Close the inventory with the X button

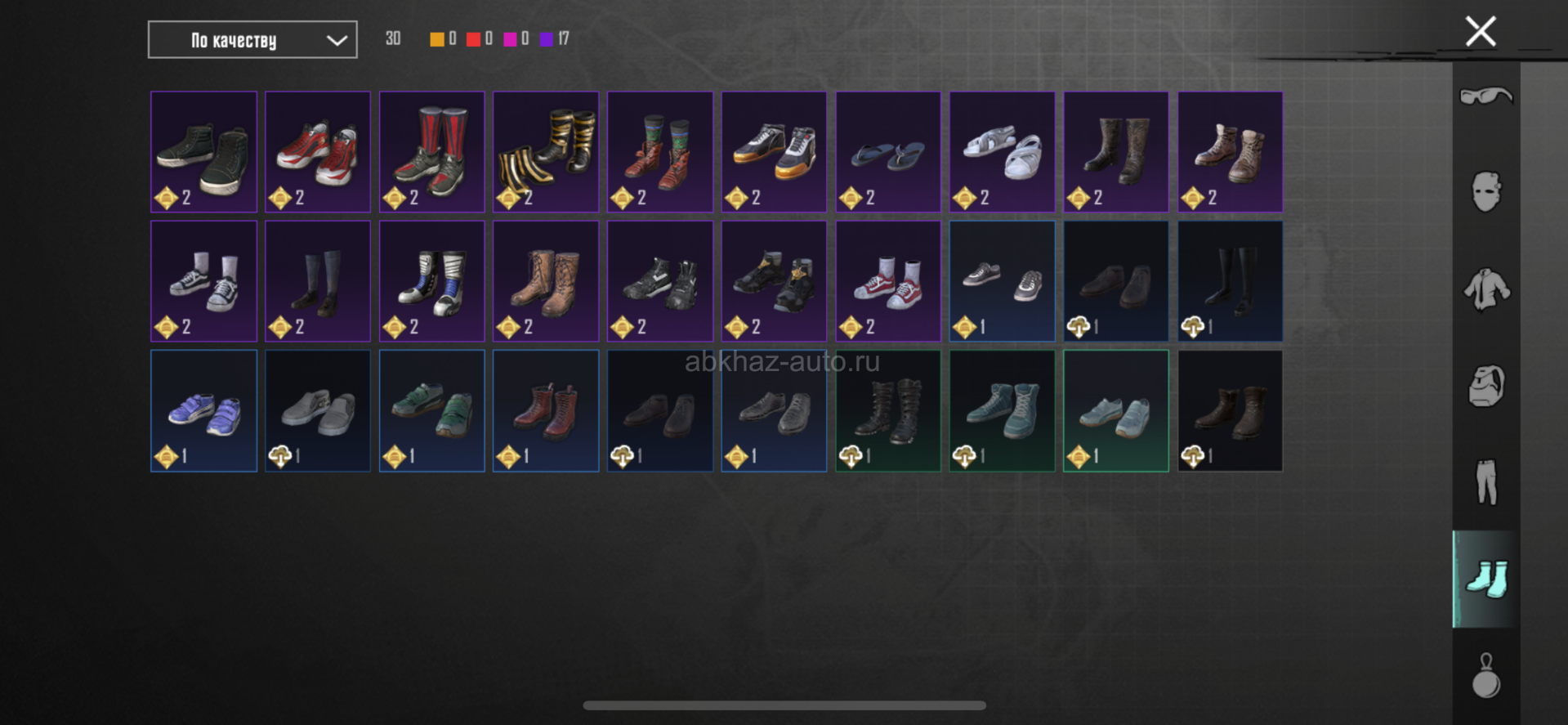click(1480, 32)
